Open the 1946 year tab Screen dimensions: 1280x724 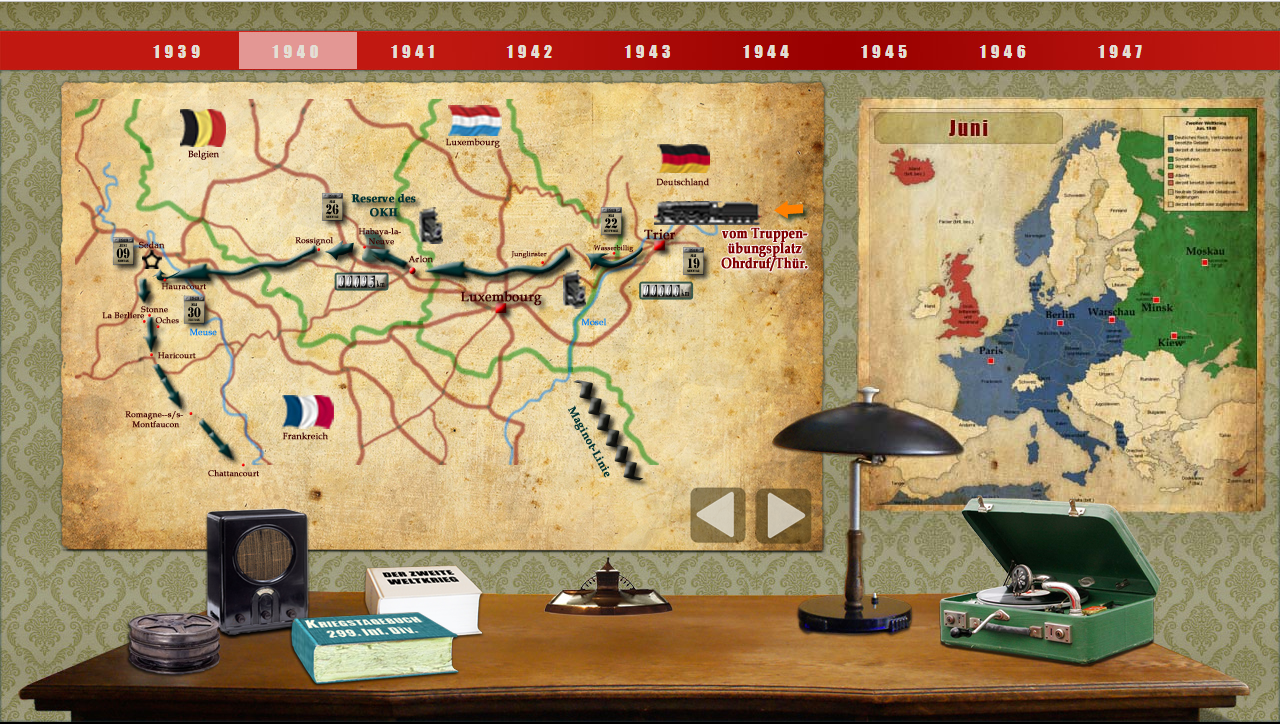pyautogui.click(x=1003, y=52)
